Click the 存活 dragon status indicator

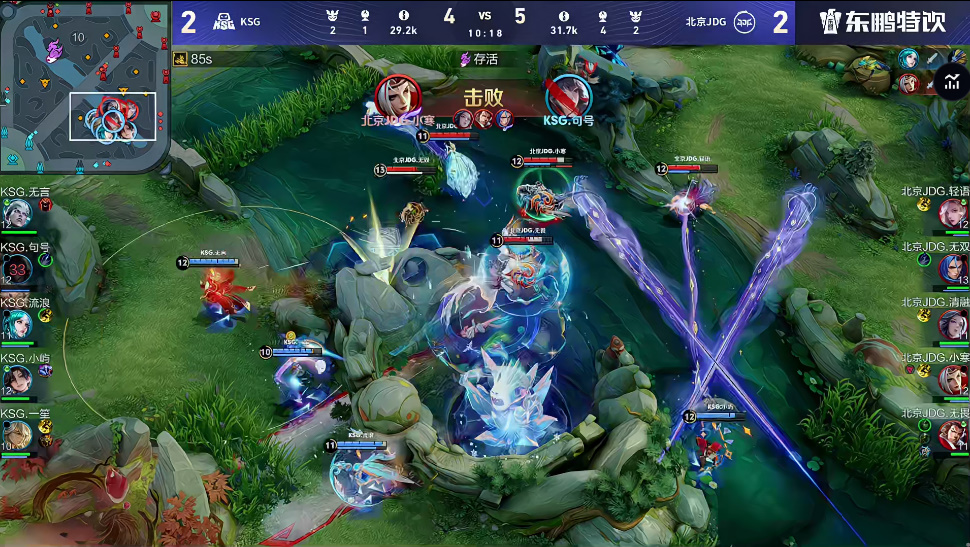(x=479, y=59)
